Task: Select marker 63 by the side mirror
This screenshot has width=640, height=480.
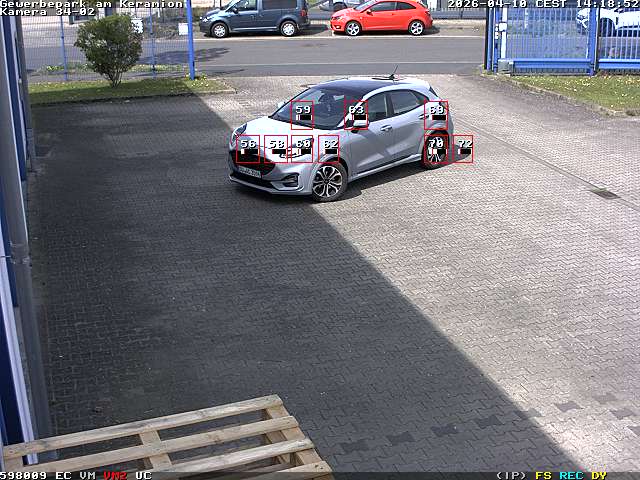Action: pyautogui.click(x=356, y=114)
